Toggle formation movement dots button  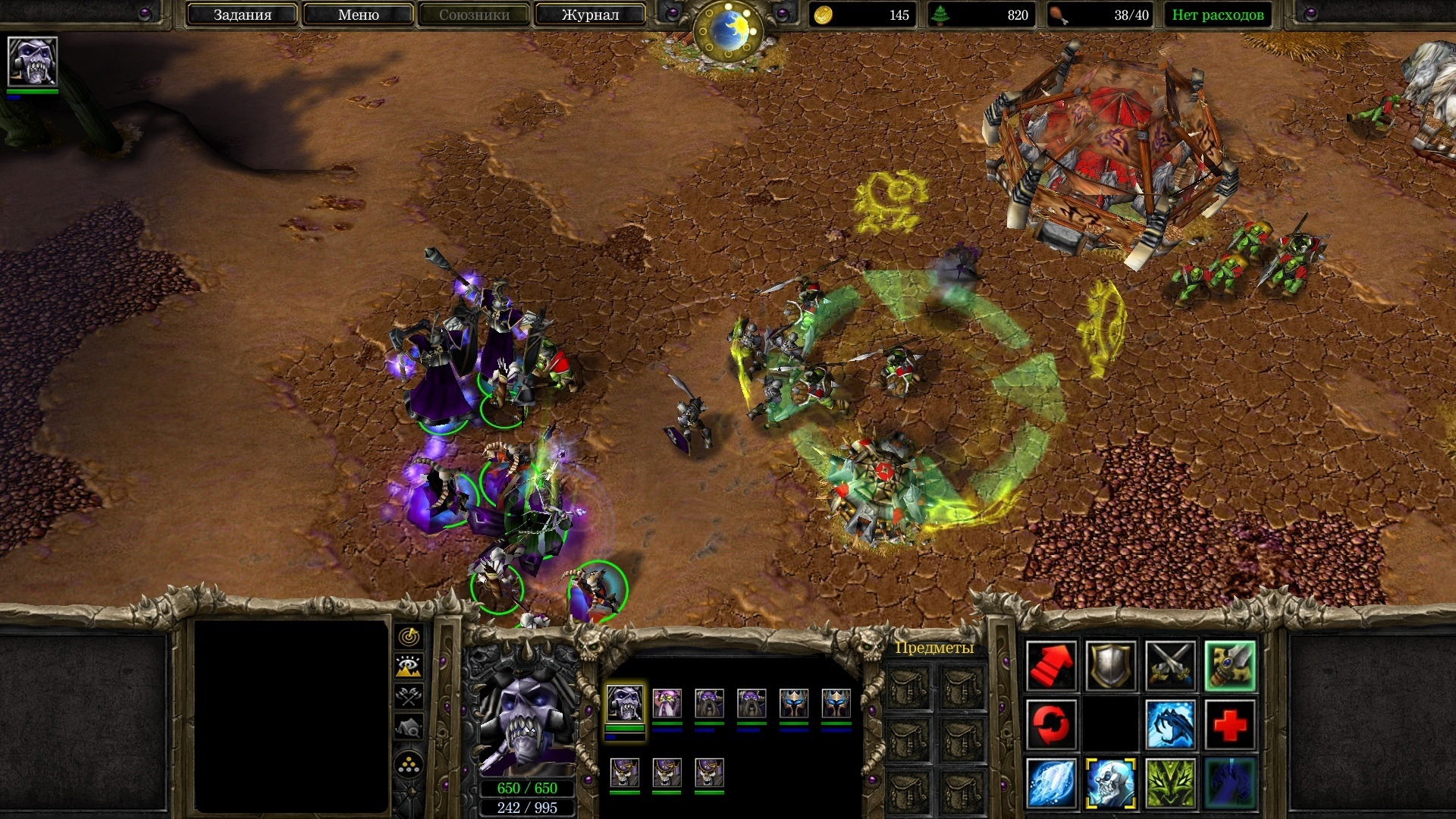click(x=409, y=764)
